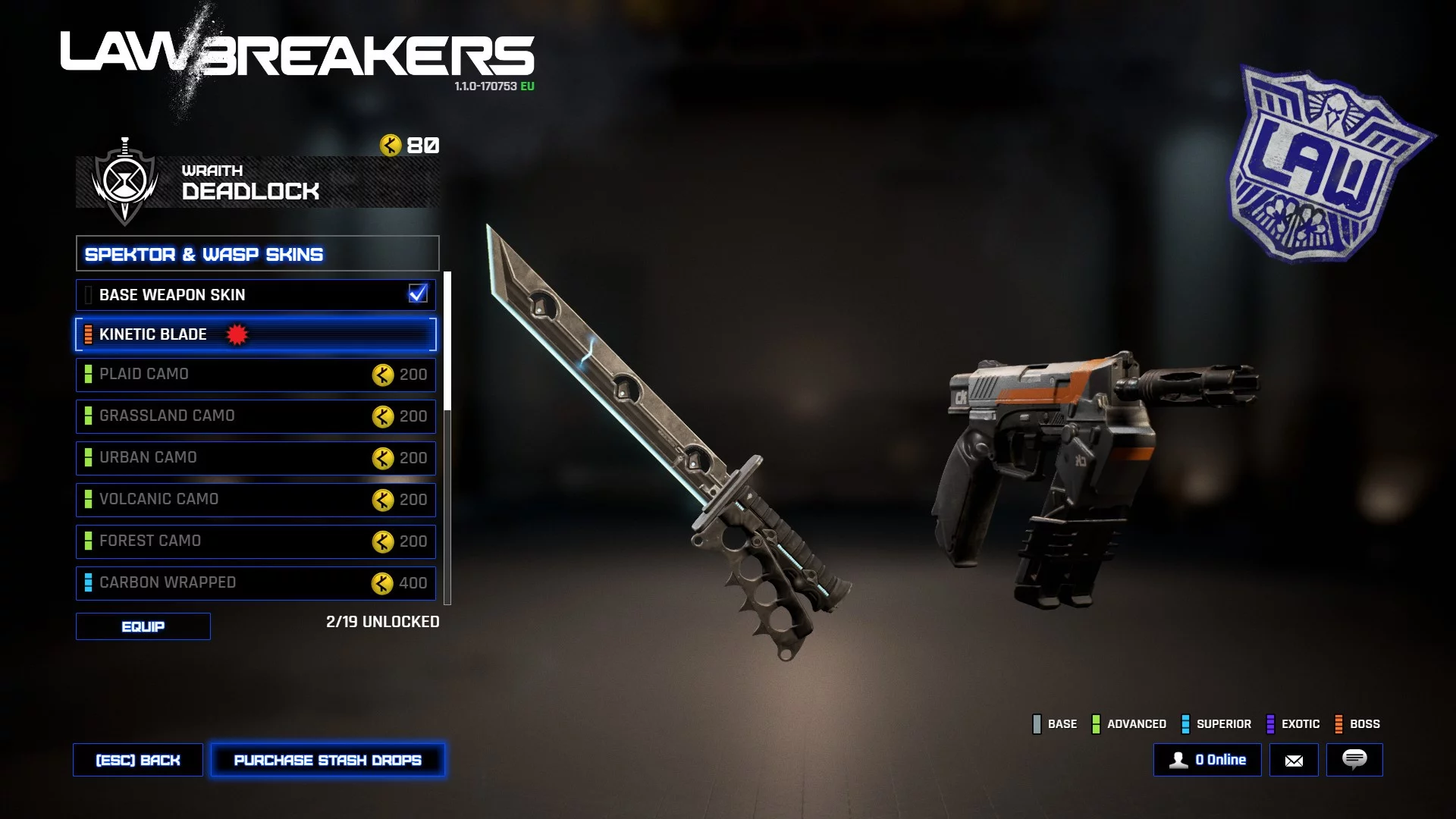
Task: Select the Plaid Camo skin
Action: 256,375
